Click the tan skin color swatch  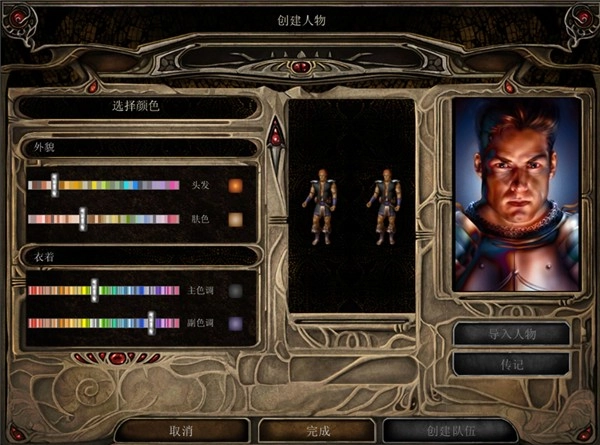click(236, 219)
